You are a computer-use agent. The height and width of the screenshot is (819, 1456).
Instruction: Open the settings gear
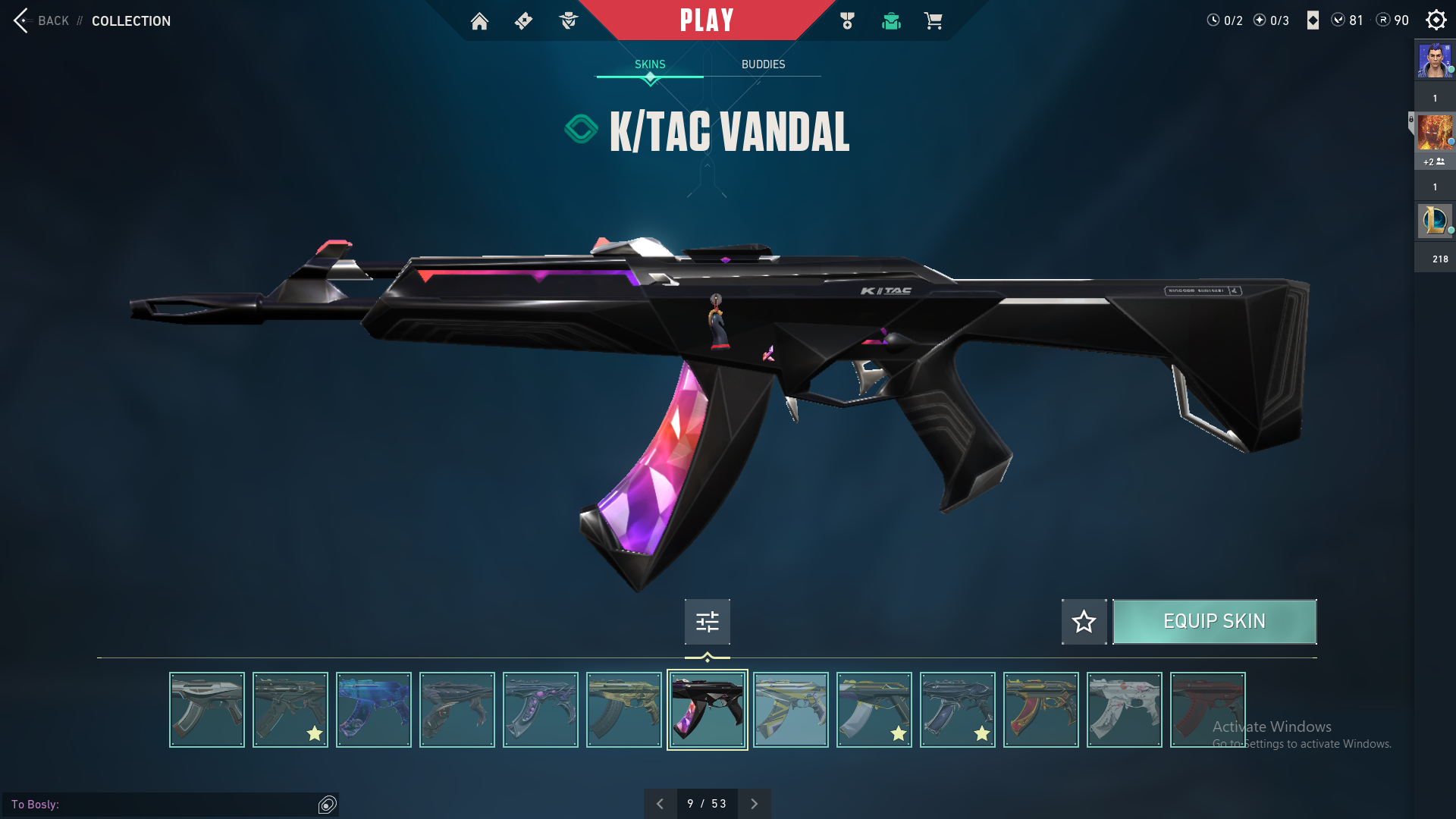pos(1436,20)
